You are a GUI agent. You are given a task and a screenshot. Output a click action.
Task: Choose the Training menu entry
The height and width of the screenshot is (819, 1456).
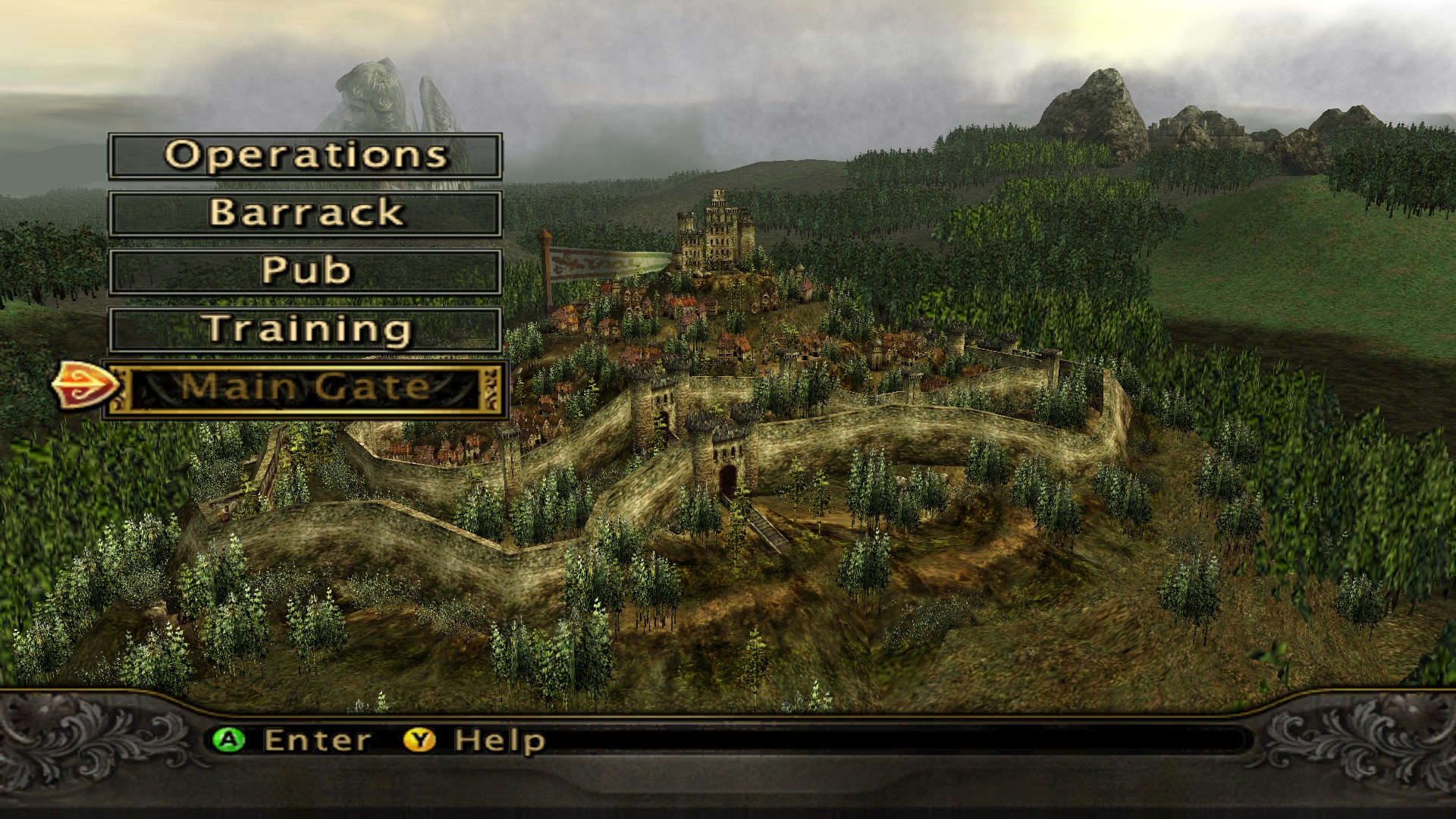[x=305, y=329]
